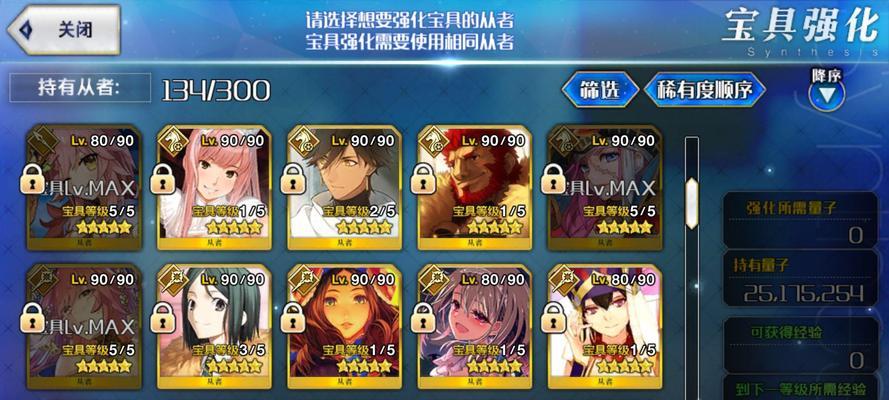889x400 pixels.
Task: Select the orange curly-haired servant card
Action: click(342, 322)
